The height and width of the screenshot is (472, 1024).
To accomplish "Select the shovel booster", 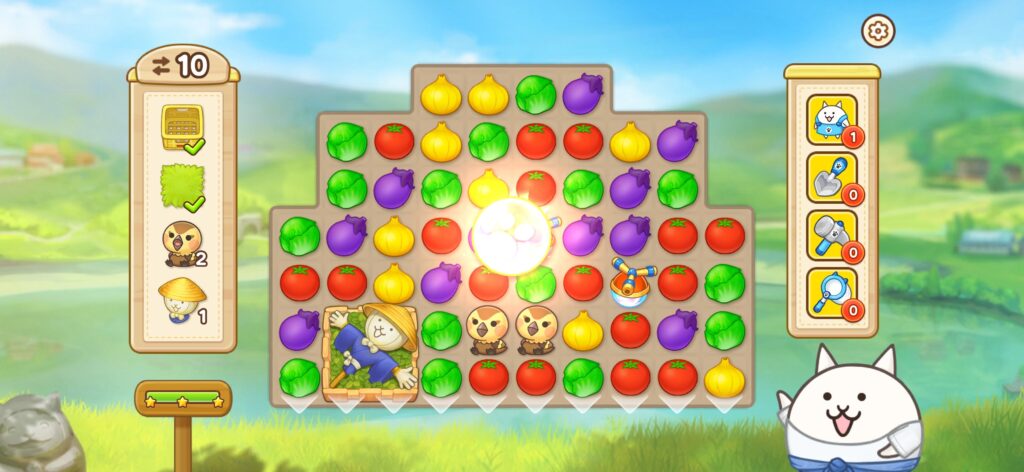I will tap(831, 177).
